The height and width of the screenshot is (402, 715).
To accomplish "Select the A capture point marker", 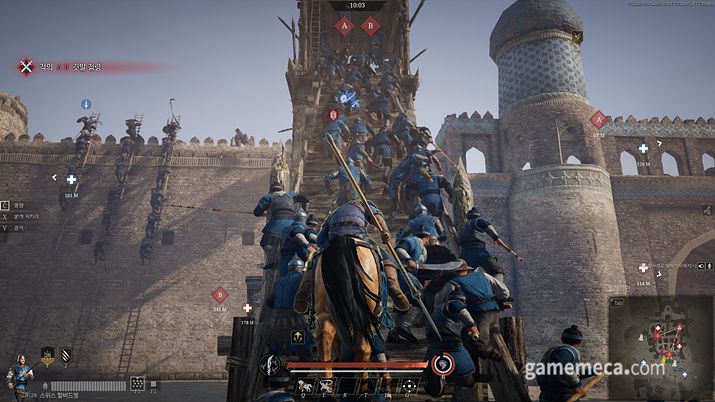I will 344,26.
